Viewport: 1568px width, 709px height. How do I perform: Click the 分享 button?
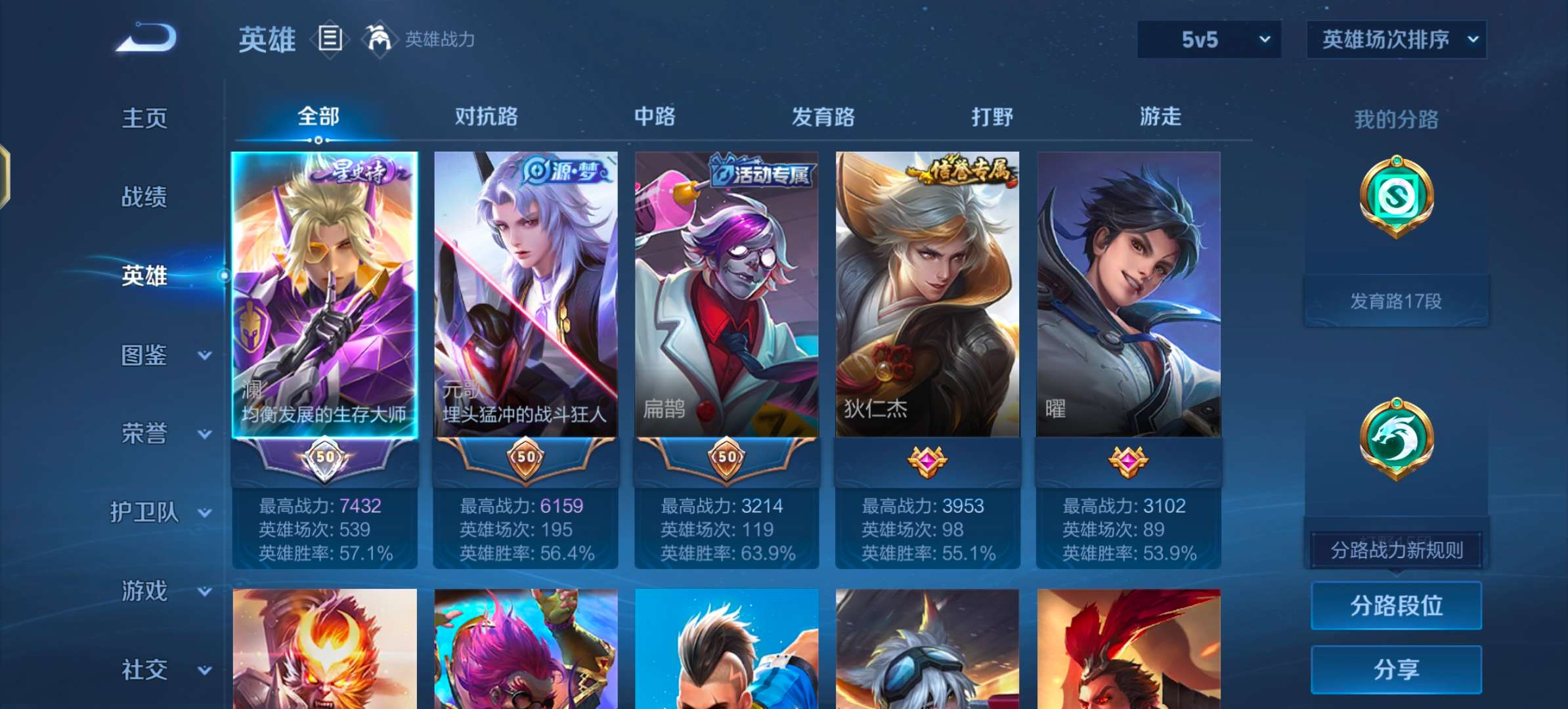[1396, 669]
